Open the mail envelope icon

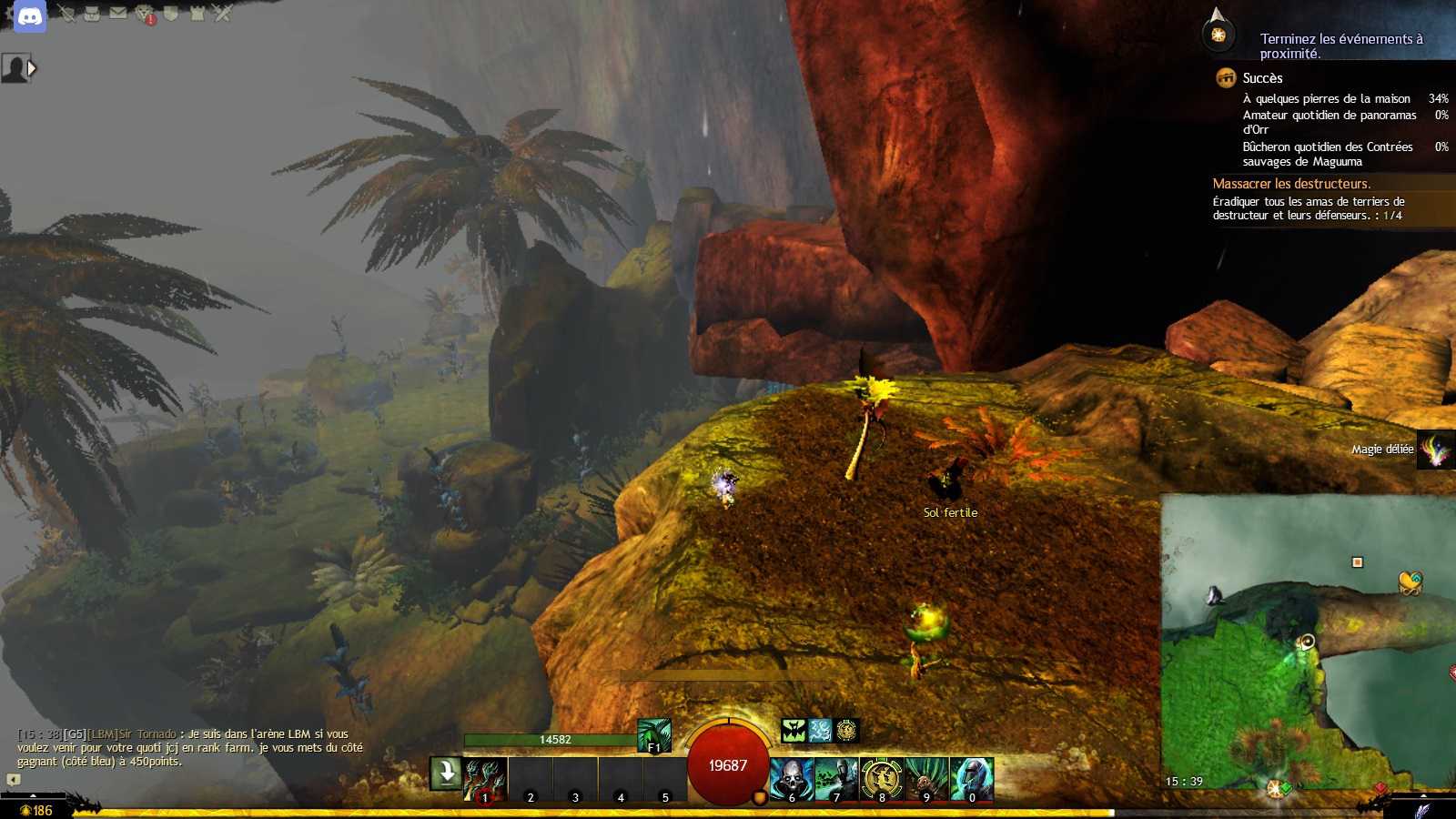[x=118, y=13]
